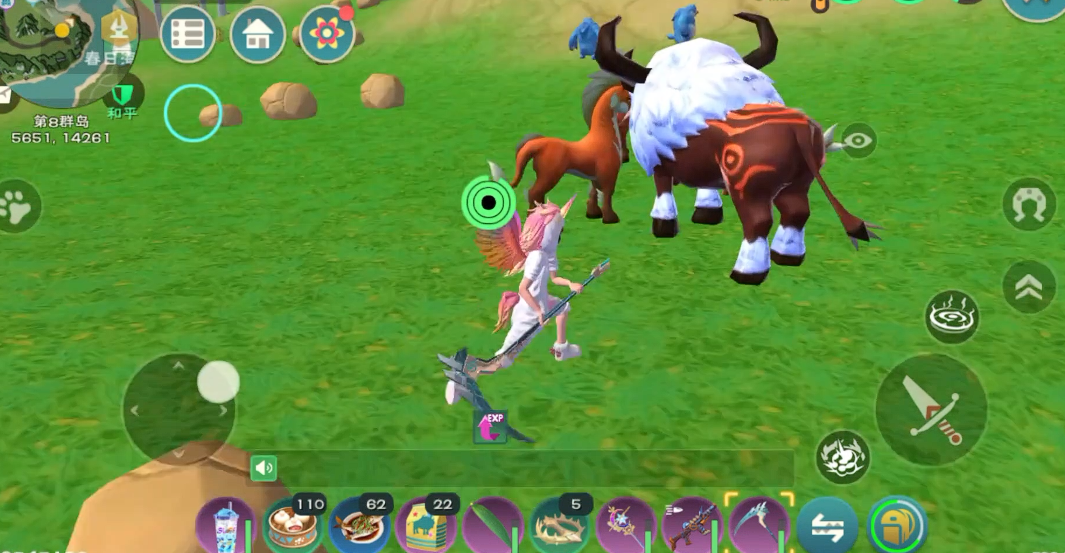Swap hotbar with the arrows button
The height and width of the screenshot is (553, 1065).
tap(827, 527)
